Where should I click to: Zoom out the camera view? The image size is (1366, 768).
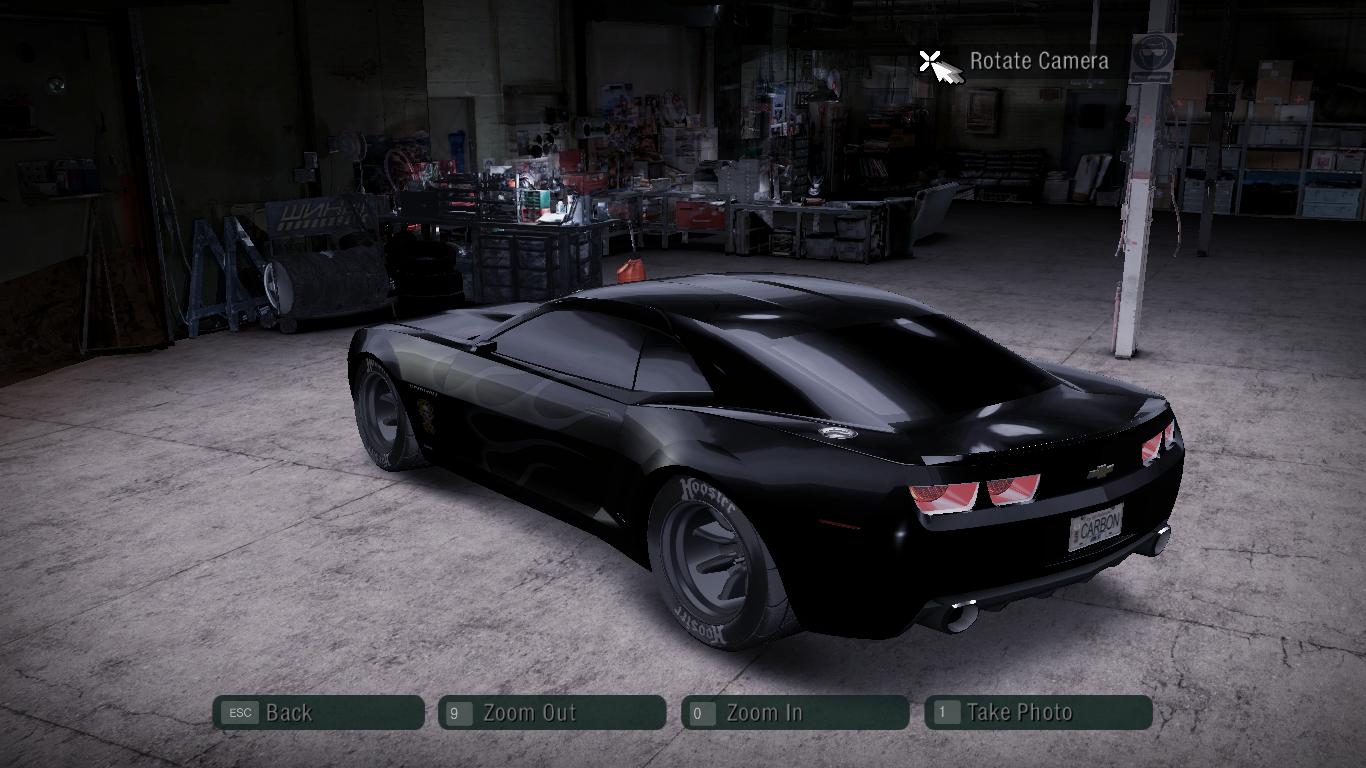coord(552,713)
